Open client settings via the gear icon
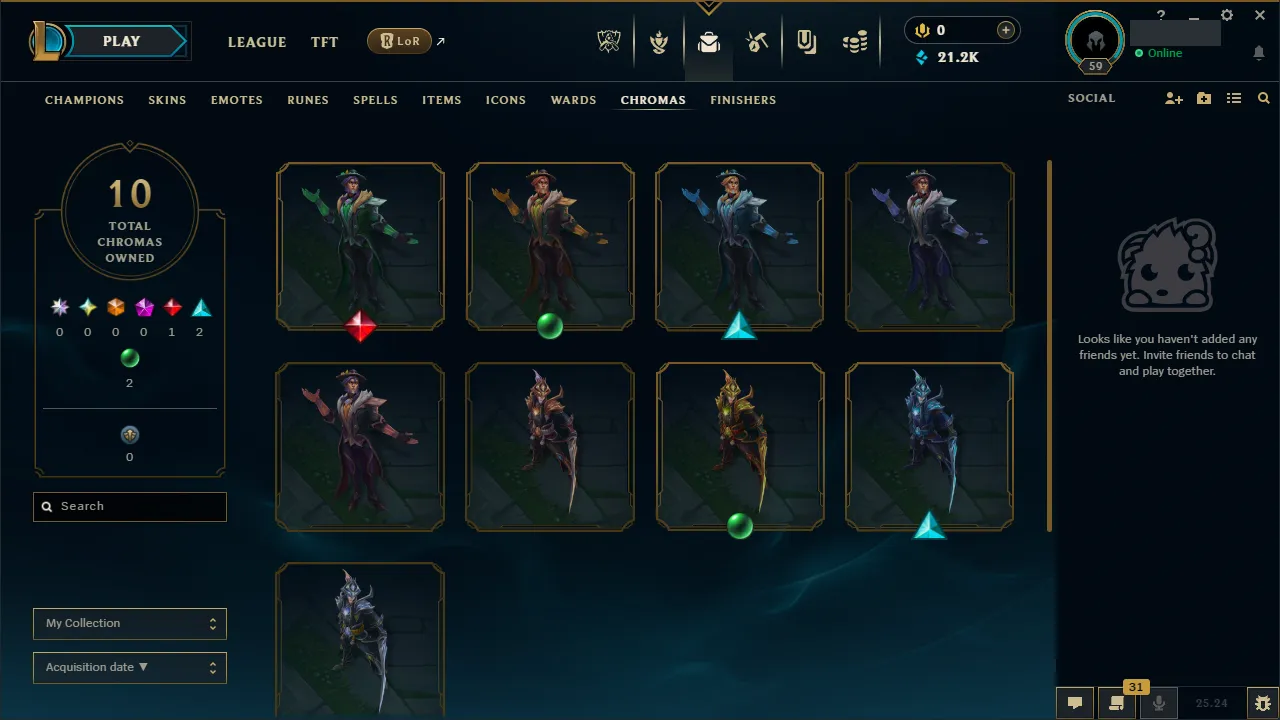The image size is (1280, 720). tap(1227, 15)
